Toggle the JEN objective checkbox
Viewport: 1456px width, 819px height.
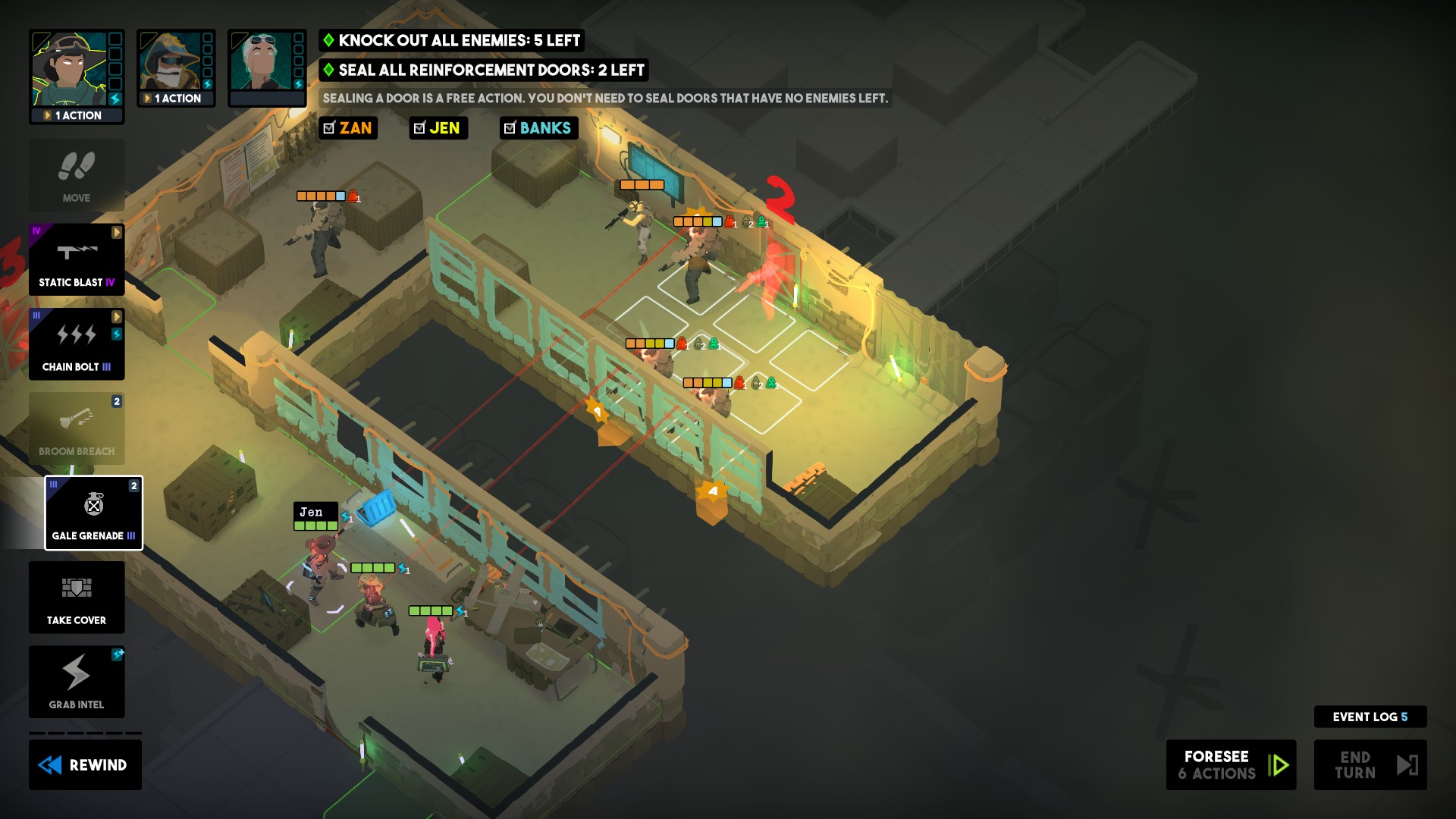(419, 128)
